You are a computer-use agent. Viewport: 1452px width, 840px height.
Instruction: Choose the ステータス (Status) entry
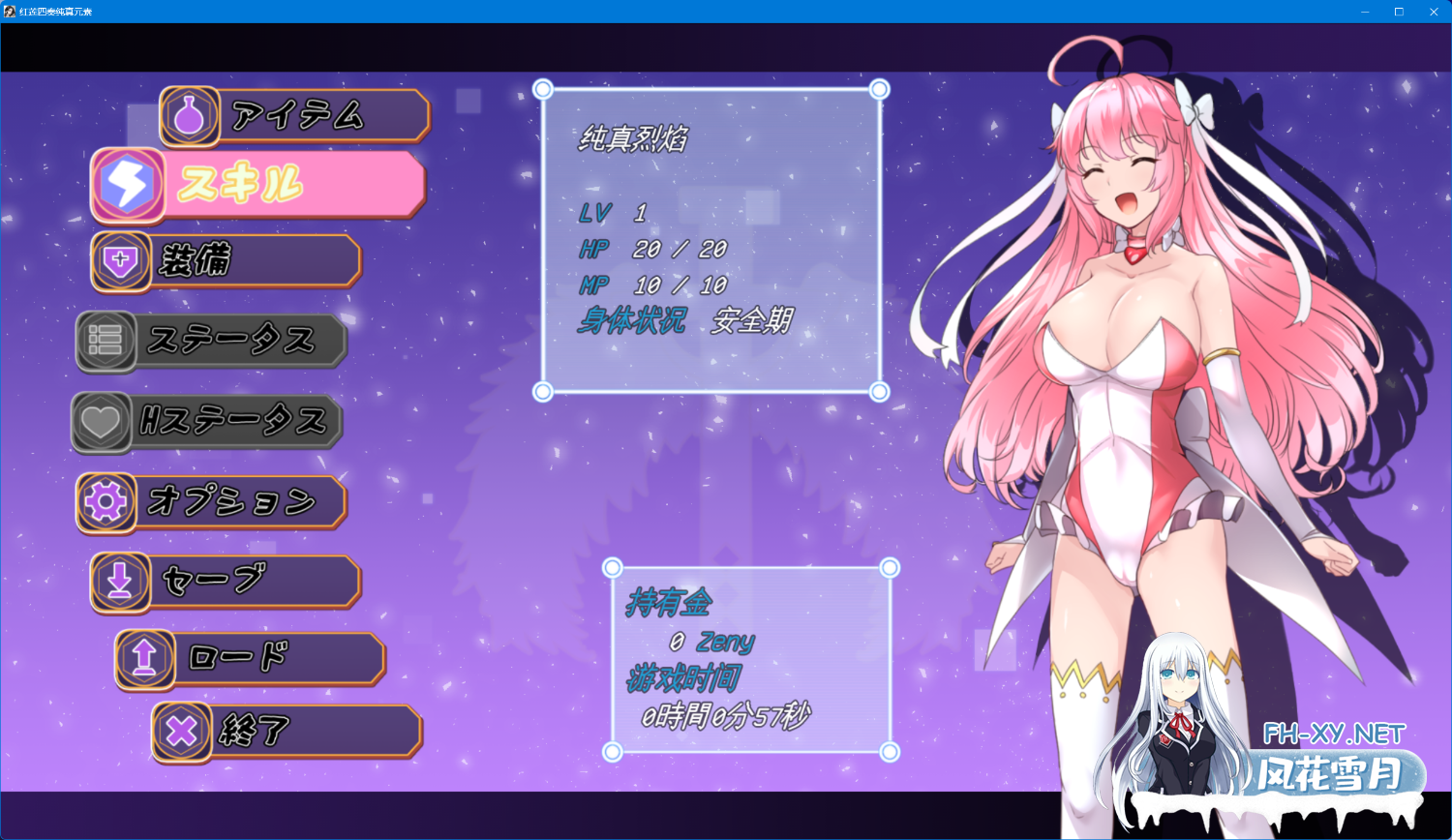tap(213, 341)
